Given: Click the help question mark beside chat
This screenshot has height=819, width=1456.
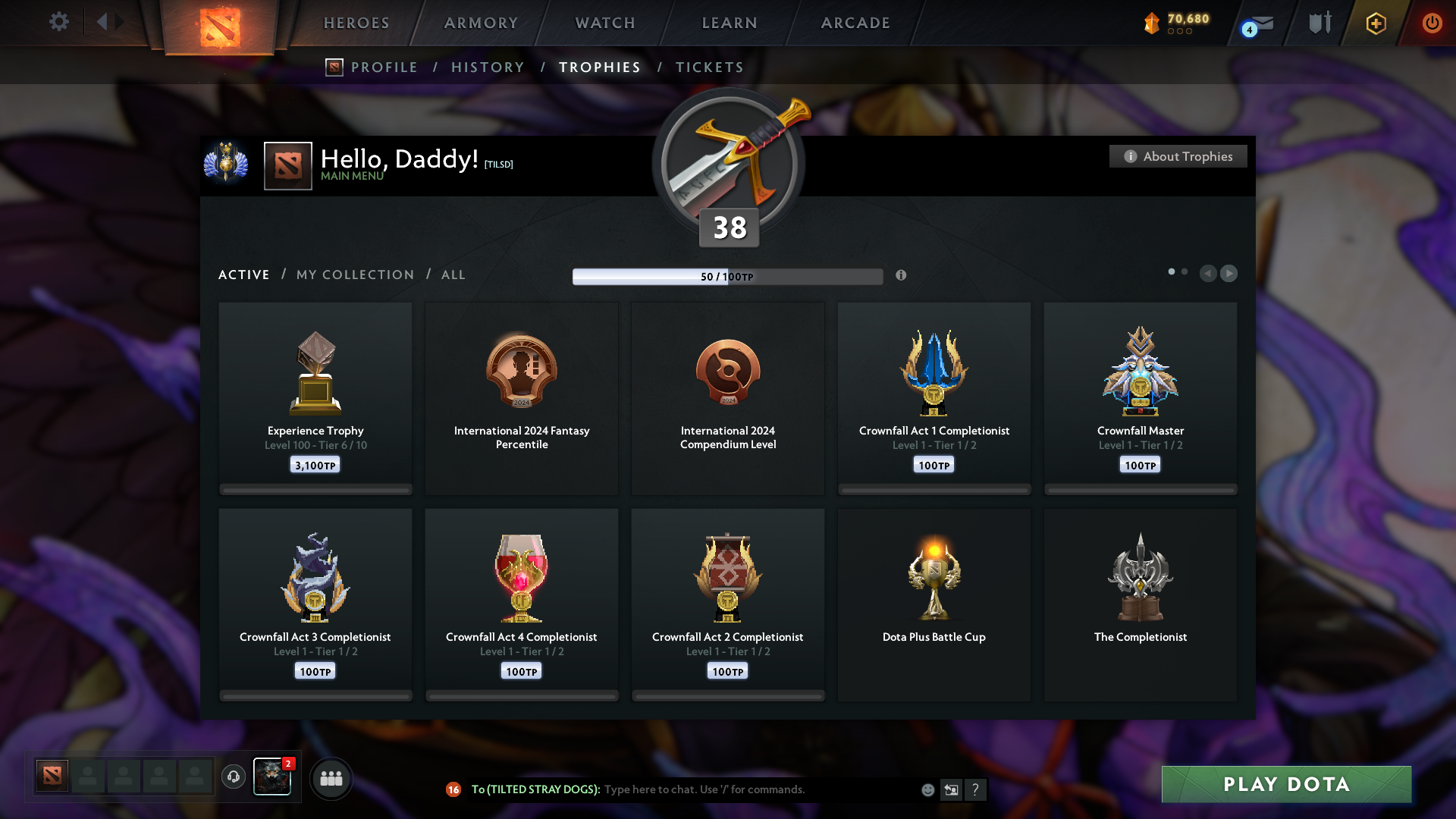Looking at the screenshot, I should (976, 789).
